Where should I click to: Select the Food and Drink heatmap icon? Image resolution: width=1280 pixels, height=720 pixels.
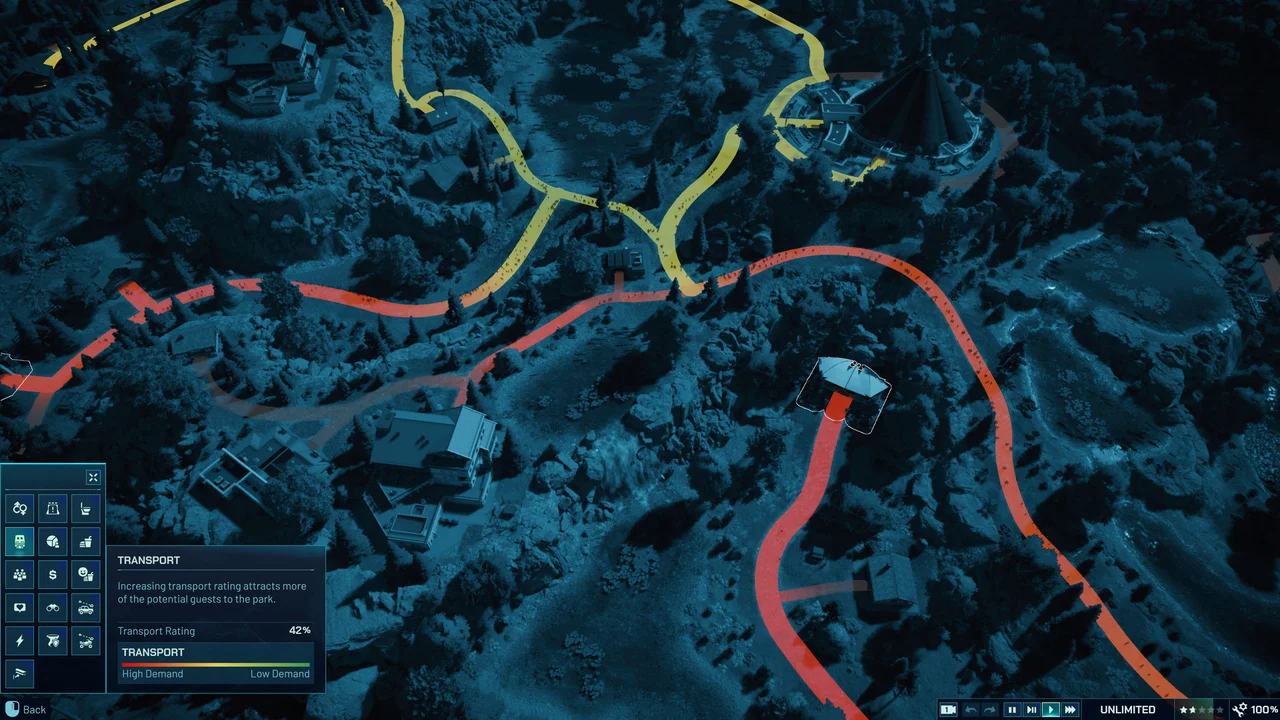coord(85,541)
